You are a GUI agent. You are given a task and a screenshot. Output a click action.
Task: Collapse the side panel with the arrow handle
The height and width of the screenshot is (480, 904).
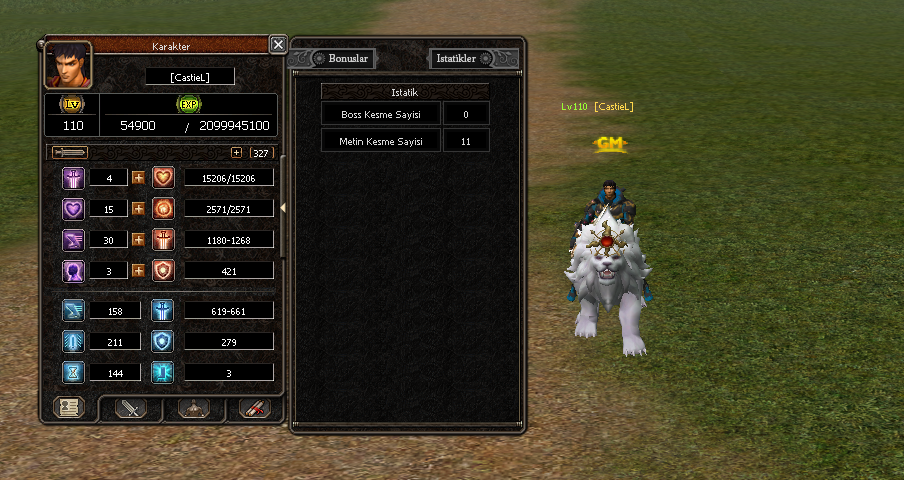283,207
